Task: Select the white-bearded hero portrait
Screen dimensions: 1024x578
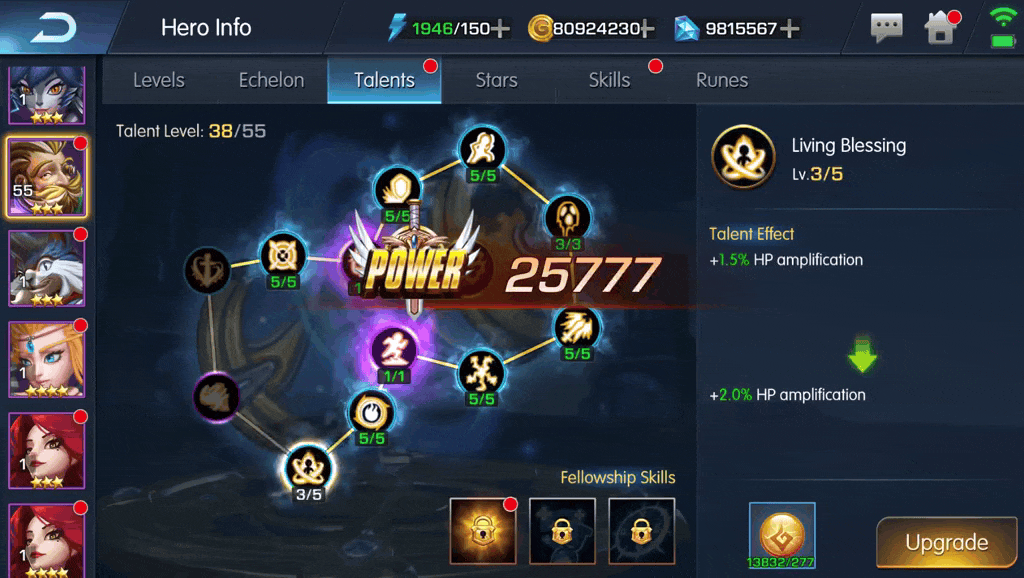Action: 47,268
